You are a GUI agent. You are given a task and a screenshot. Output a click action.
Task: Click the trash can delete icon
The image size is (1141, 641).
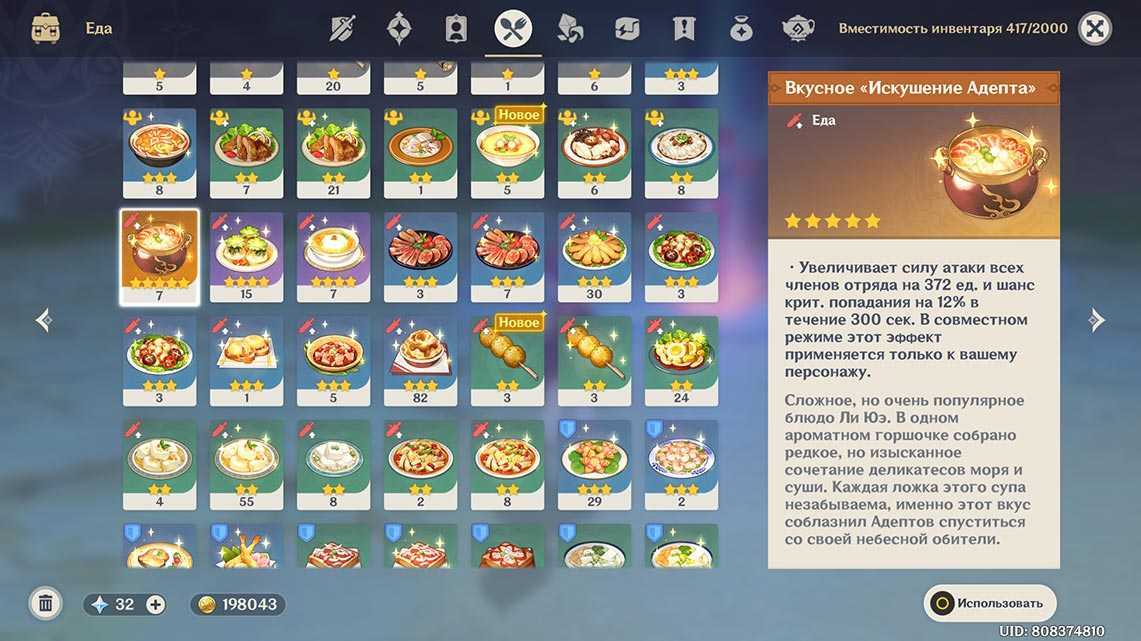point(45,603)
